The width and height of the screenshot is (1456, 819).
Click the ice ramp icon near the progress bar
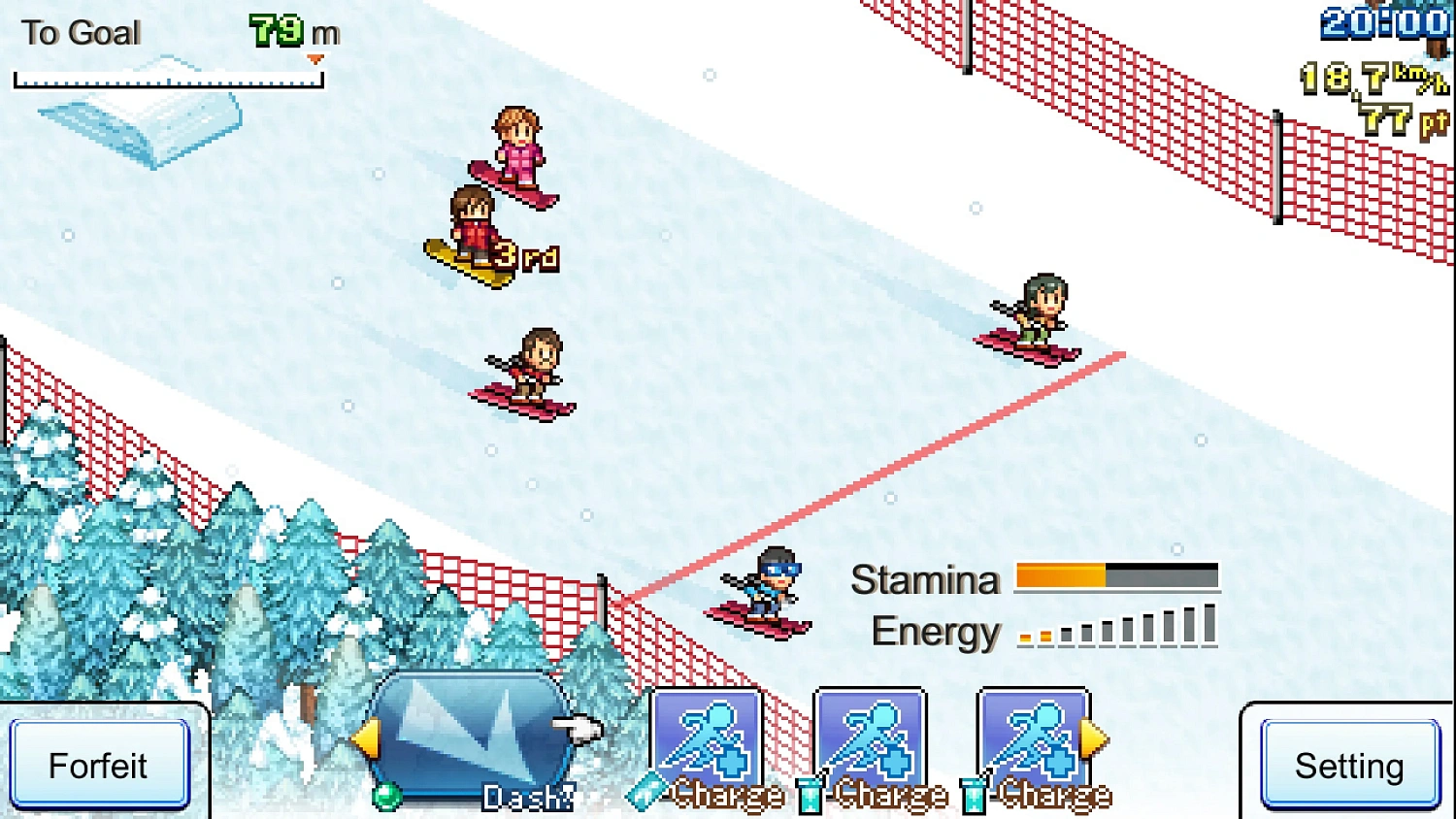(136, 124)
